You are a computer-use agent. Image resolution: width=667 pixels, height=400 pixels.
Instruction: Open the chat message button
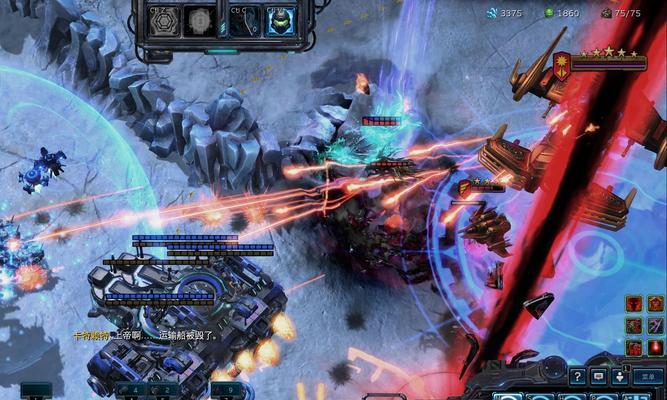pyautogui.click(x=598, y=376)
